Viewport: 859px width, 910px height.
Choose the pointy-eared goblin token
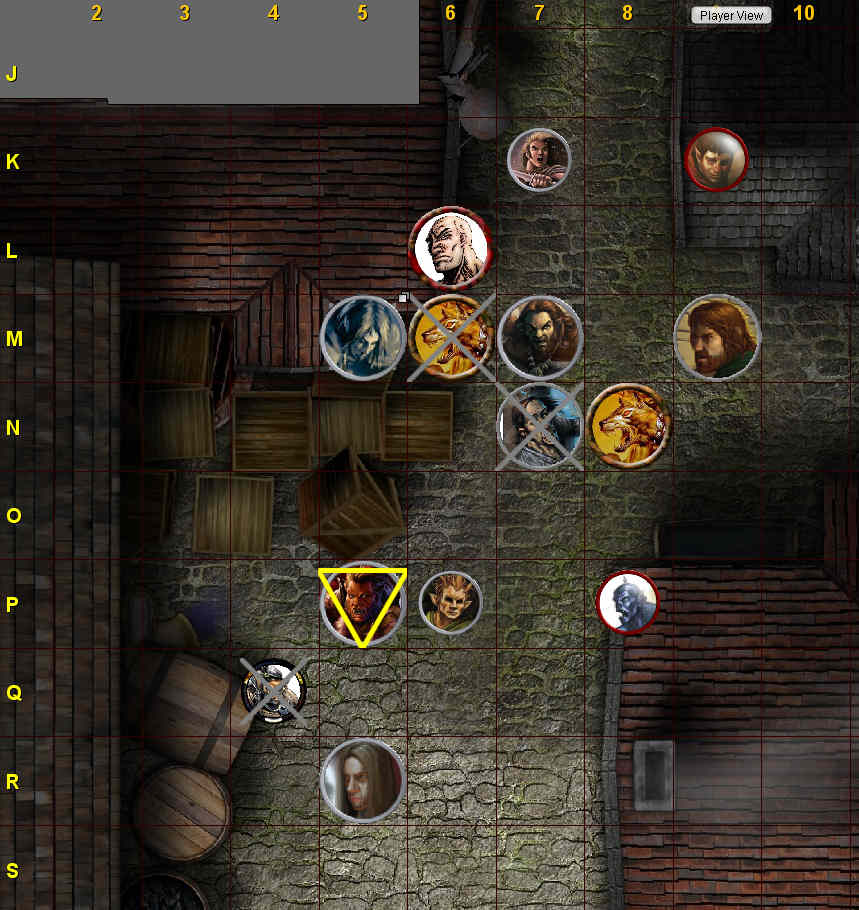(450, 602)
